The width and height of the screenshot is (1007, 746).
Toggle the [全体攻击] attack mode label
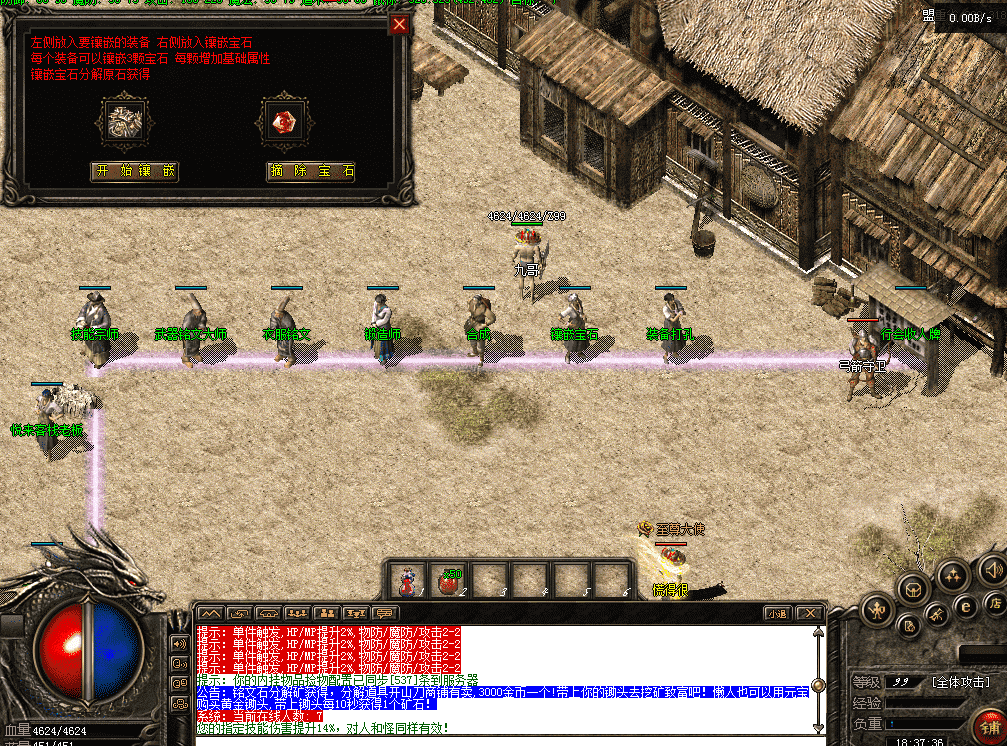point(959,682)
